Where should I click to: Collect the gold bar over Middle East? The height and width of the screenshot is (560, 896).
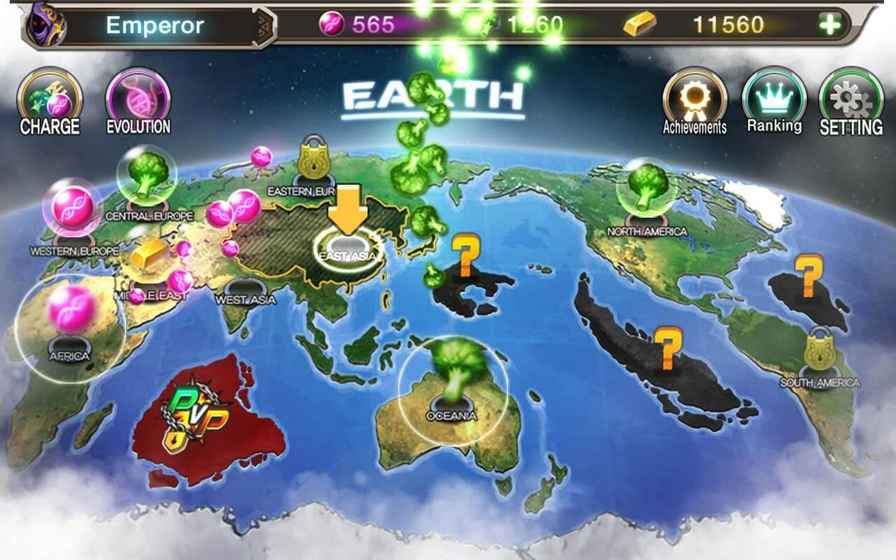coord(148,254)
